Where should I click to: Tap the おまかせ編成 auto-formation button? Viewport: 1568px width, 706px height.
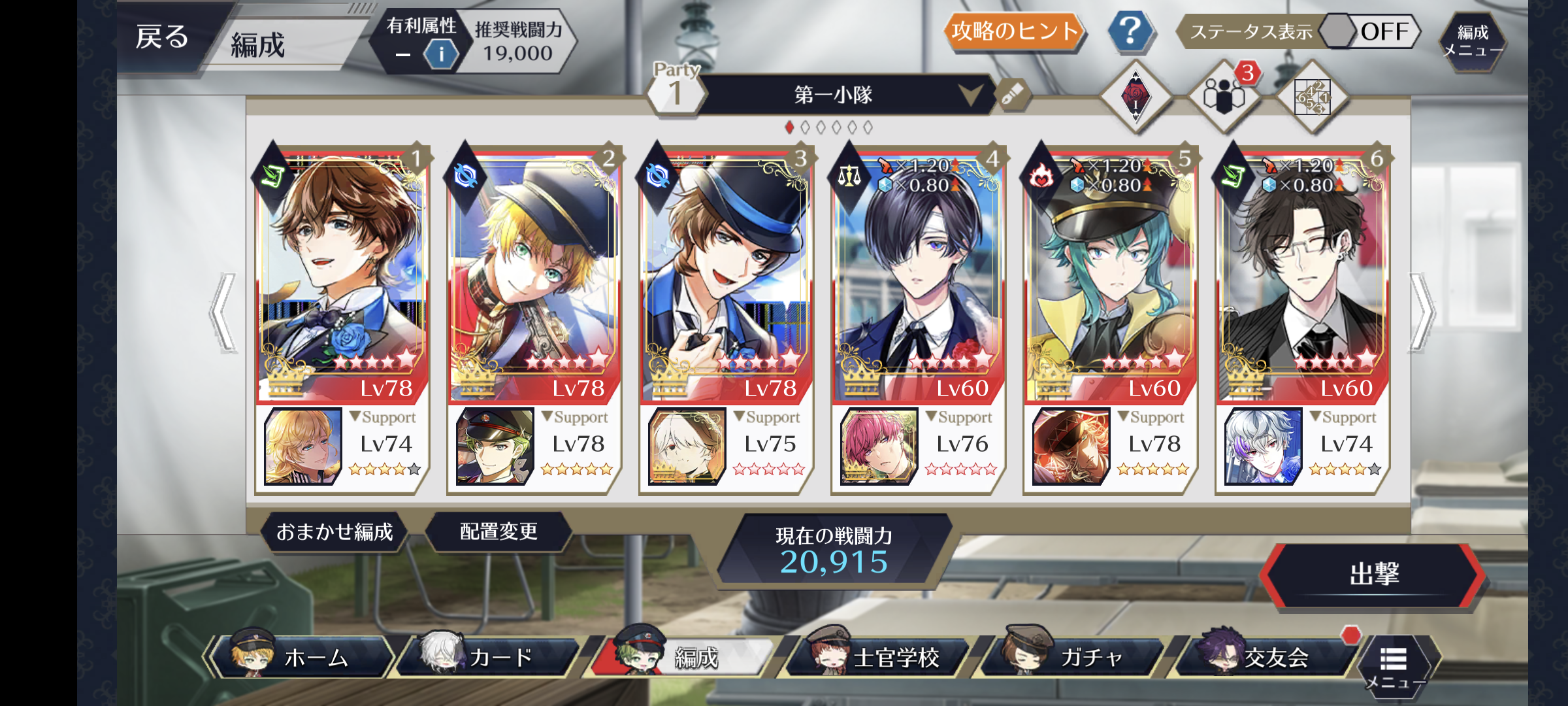pos(335,532)
